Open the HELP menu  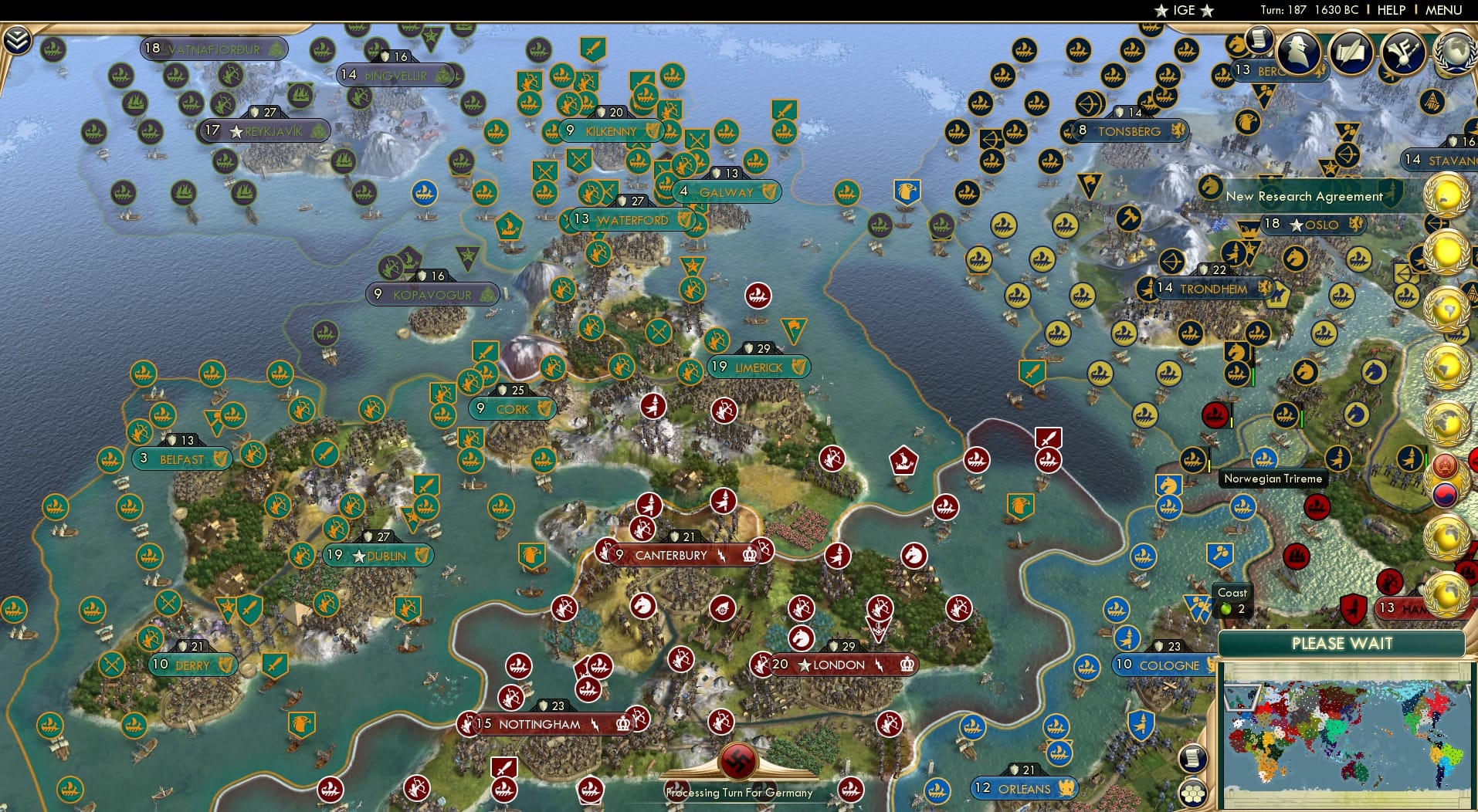1392,10
